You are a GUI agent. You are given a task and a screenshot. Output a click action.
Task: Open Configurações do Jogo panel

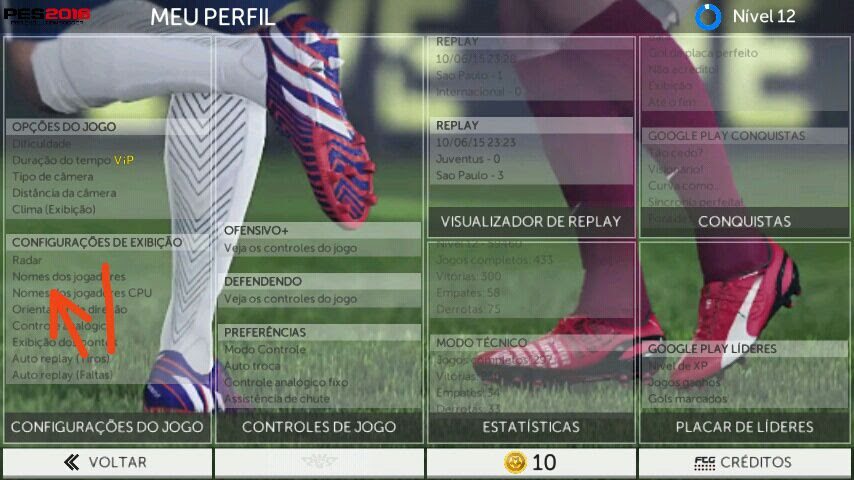[x=107, y=427]
